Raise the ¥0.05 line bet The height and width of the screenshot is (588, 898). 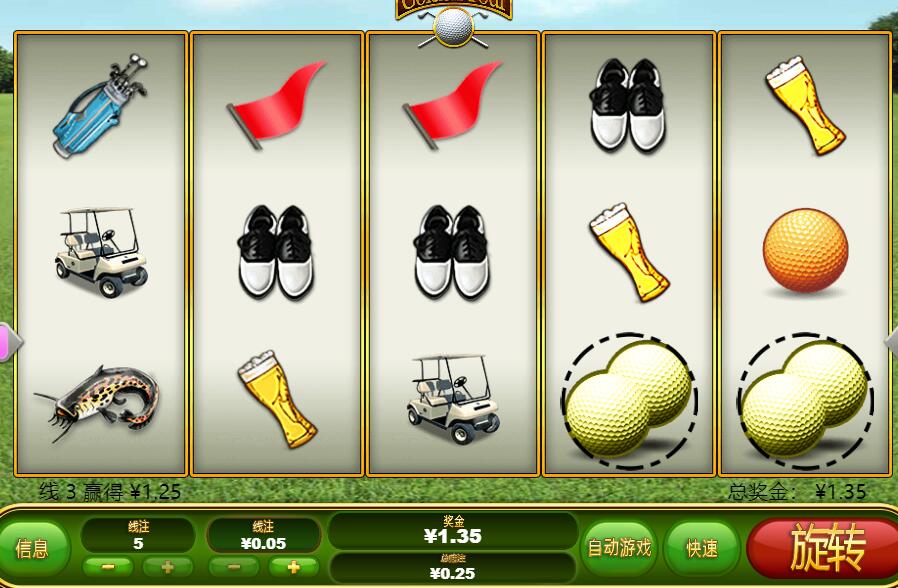pos(293,567)
